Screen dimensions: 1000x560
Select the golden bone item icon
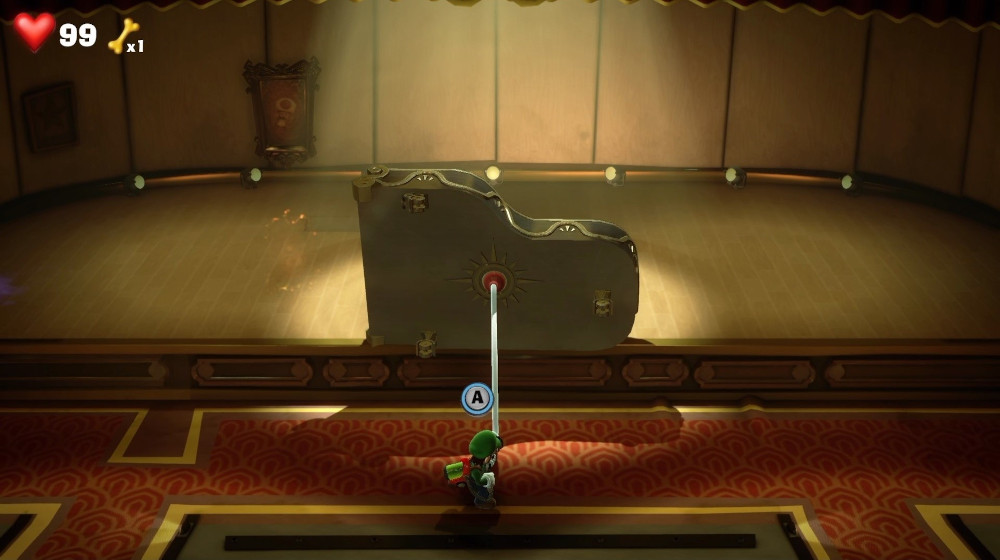click(122, 36)
